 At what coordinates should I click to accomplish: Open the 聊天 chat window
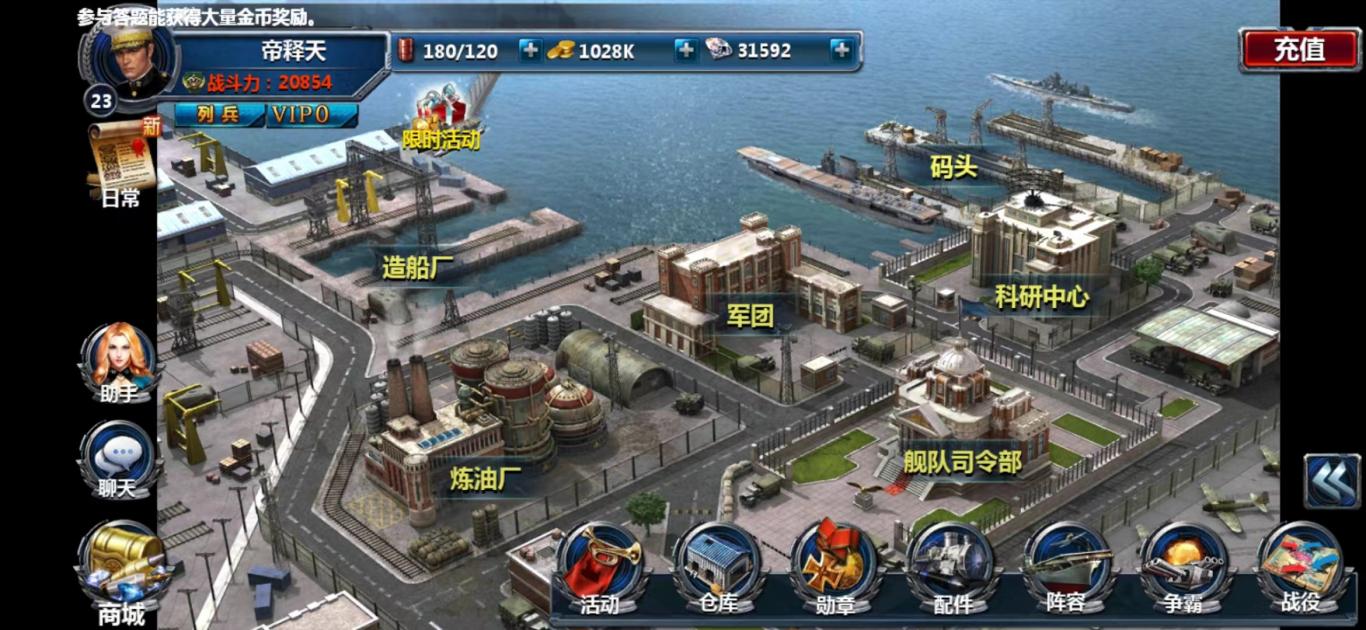120,458
